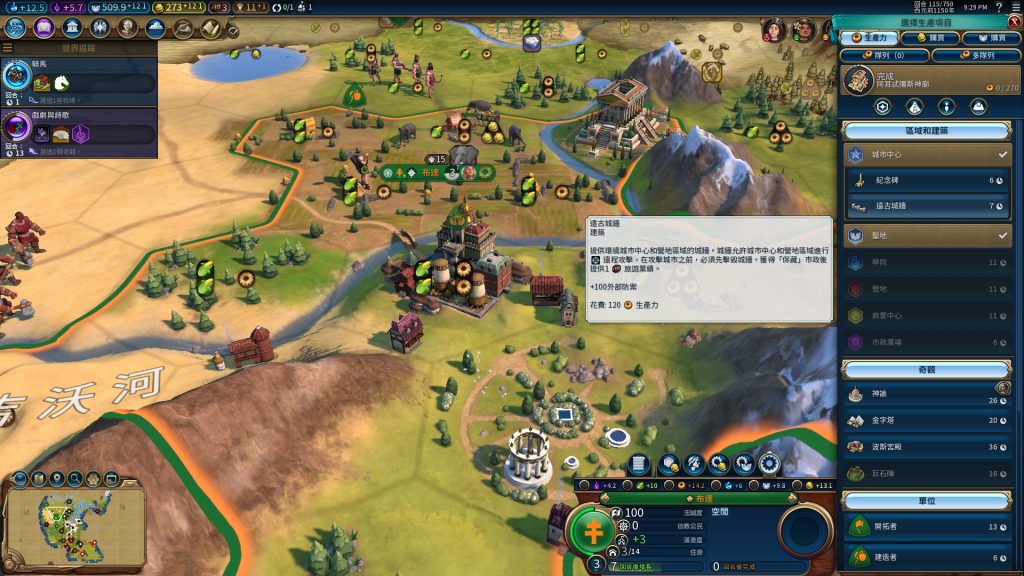
Task: Collapse the 奇觀 section header
Action: pyautogui.click(x=926, y=369)
